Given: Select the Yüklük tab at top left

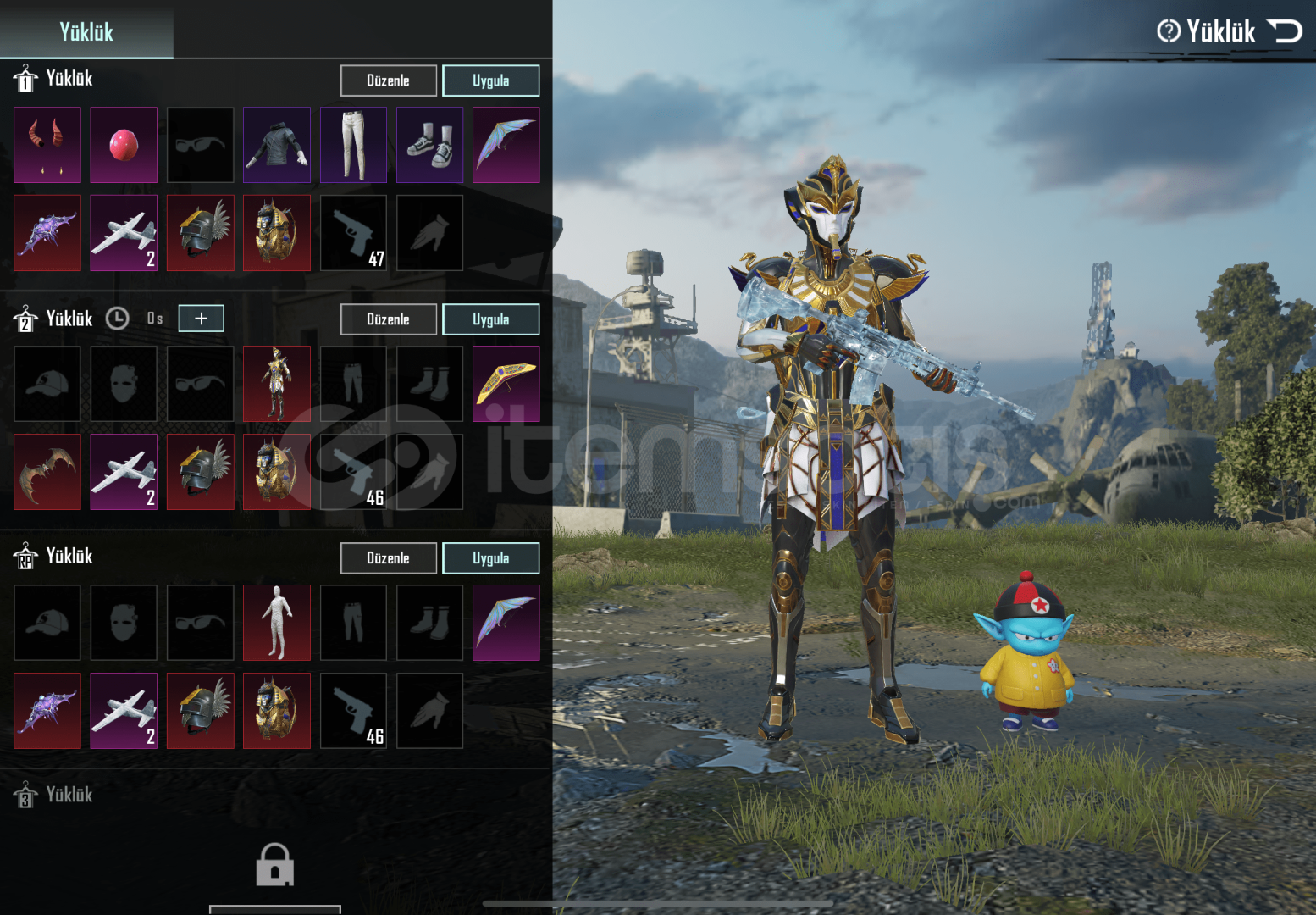Looking at the screenshot, I should (x=86, y=31).
